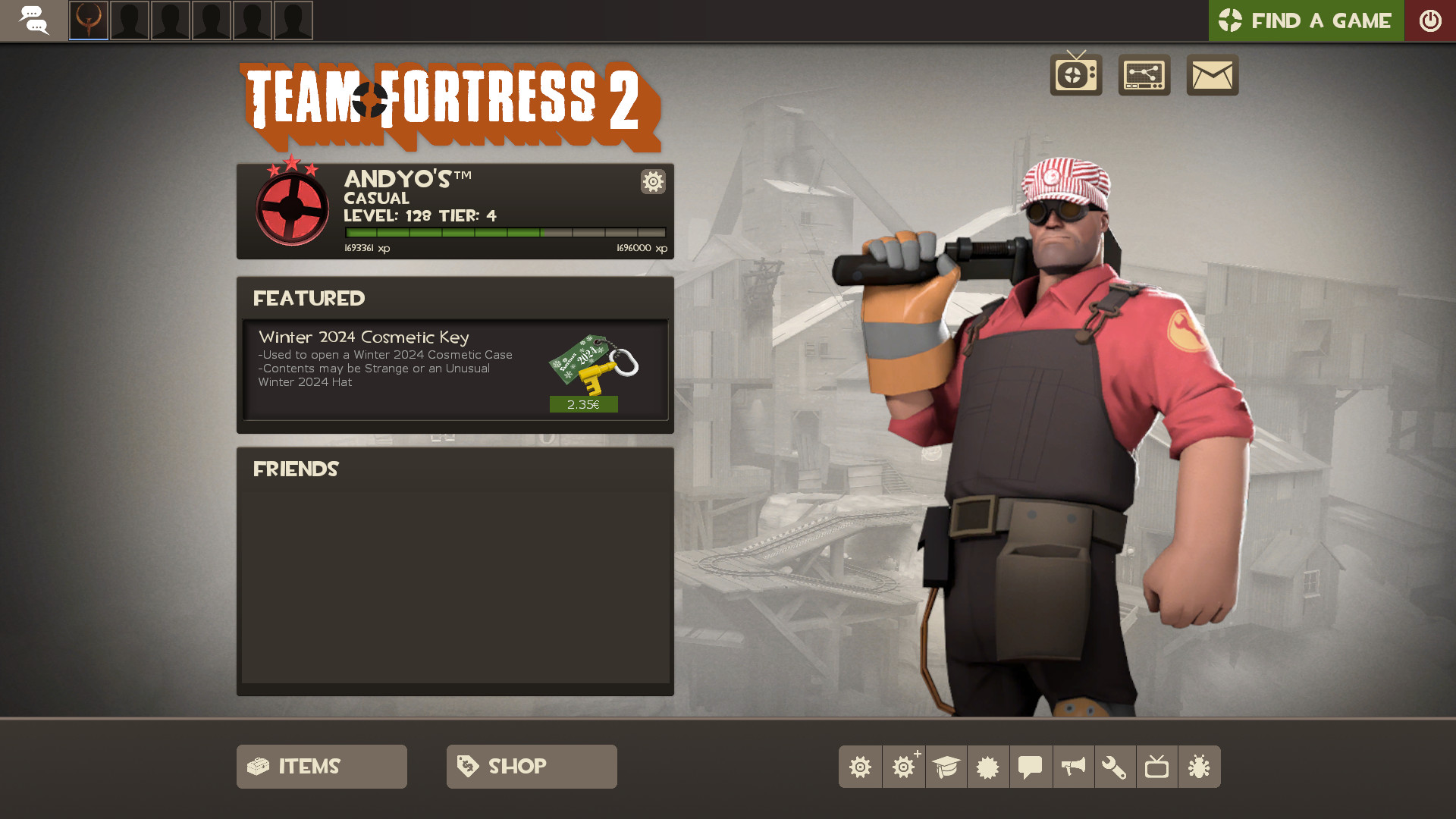Open text chat with the speech bubble icon
Screen dimensions: 1456x819
[1031, 767]
